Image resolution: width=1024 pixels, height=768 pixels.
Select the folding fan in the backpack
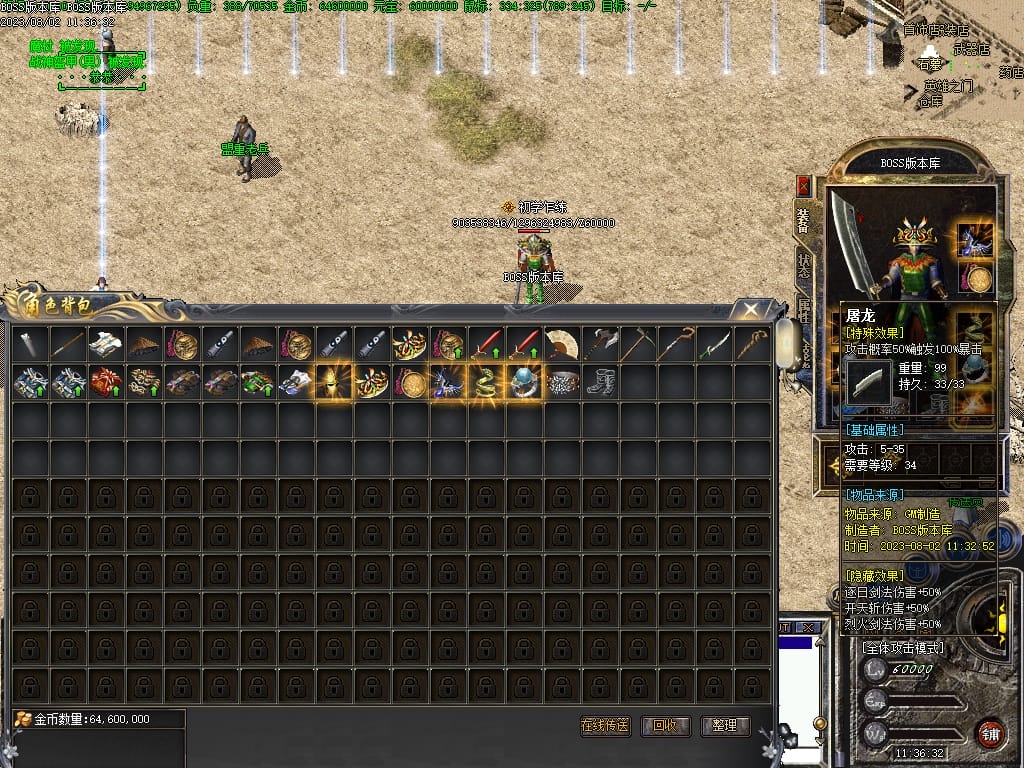click(562, 344)
